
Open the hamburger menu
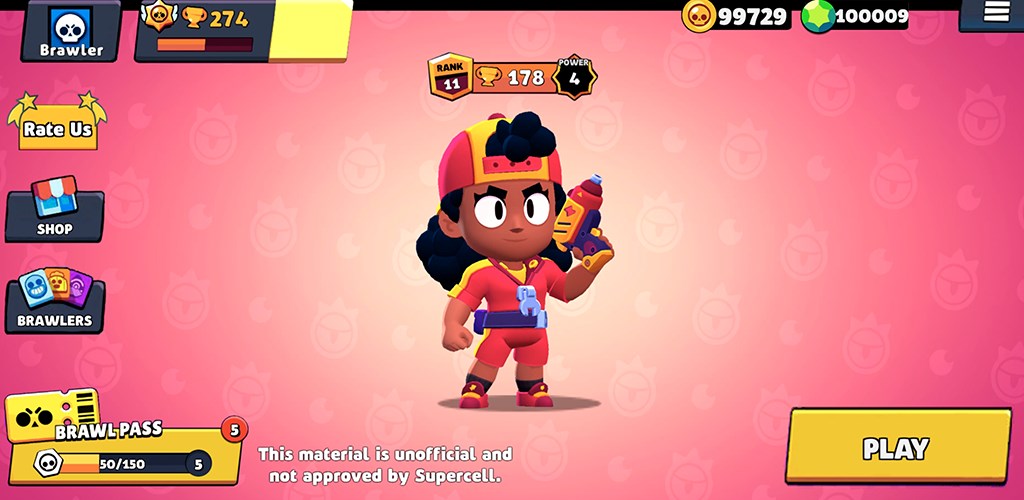click(x=995, y=13)
